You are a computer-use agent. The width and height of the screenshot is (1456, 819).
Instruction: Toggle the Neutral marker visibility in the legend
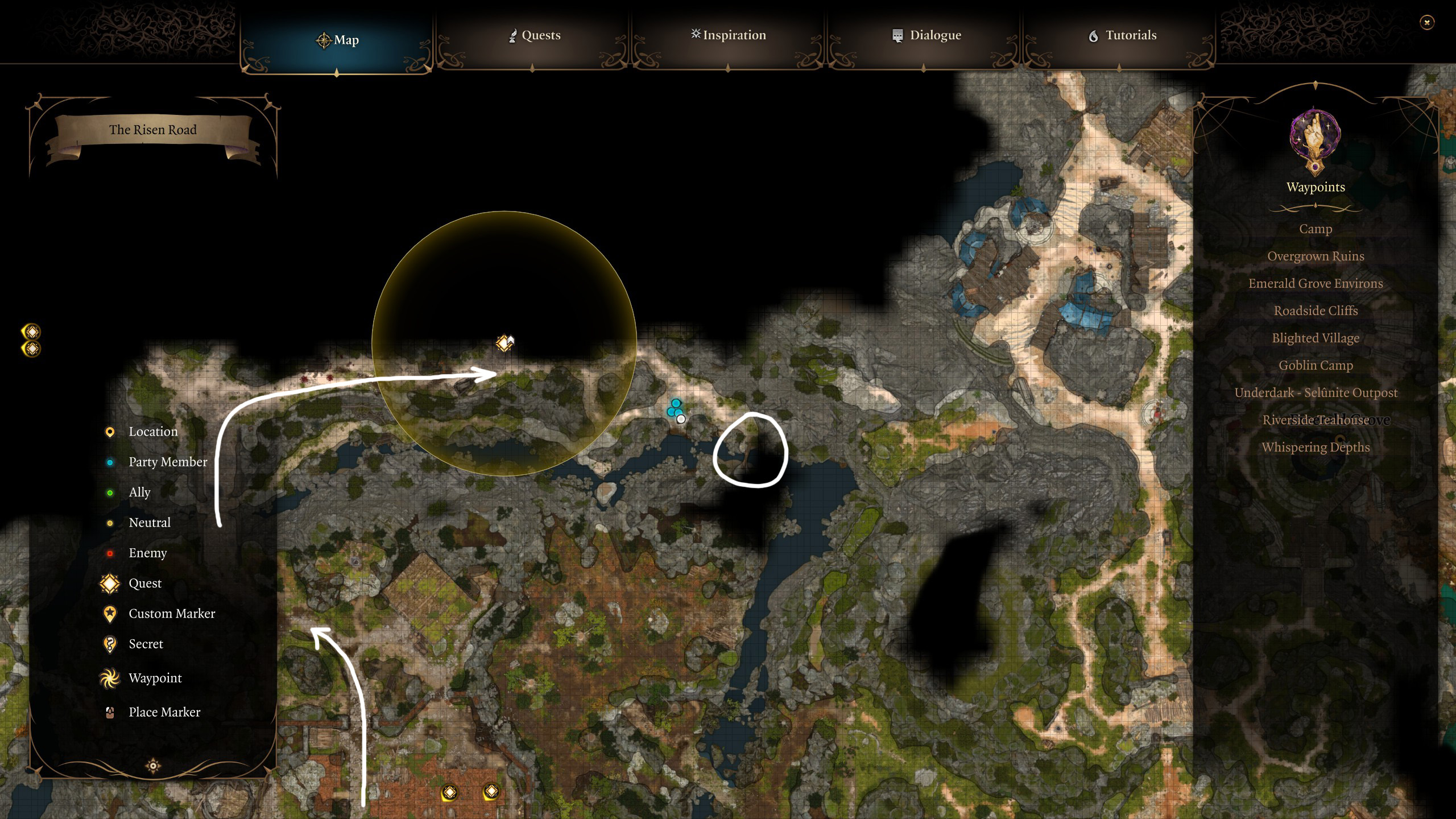click(x=109, y=522)
